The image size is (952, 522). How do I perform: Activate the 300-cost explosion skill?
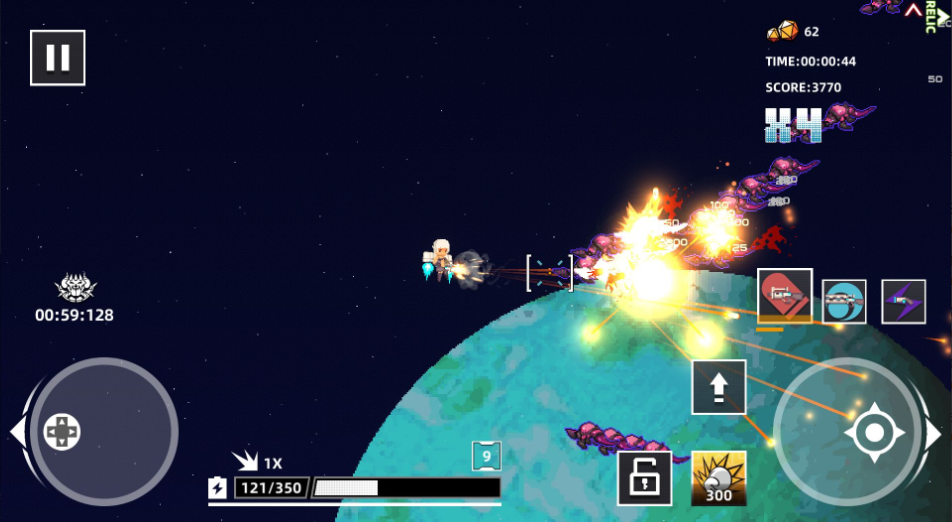coord(719,478)
